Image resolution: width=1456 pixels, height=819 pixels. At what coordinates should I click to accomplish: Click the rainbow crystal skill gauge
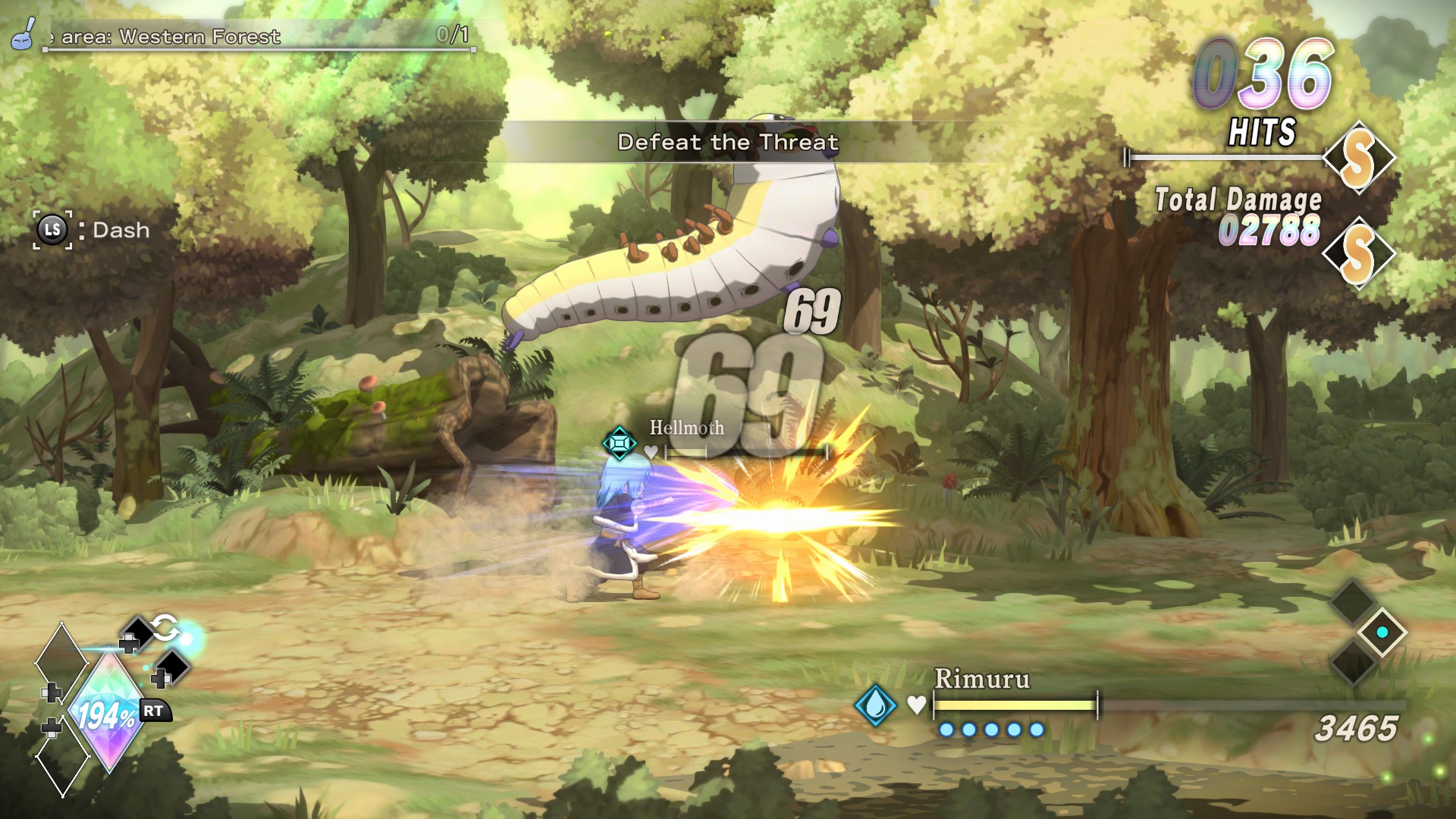(x=107, y=713)
